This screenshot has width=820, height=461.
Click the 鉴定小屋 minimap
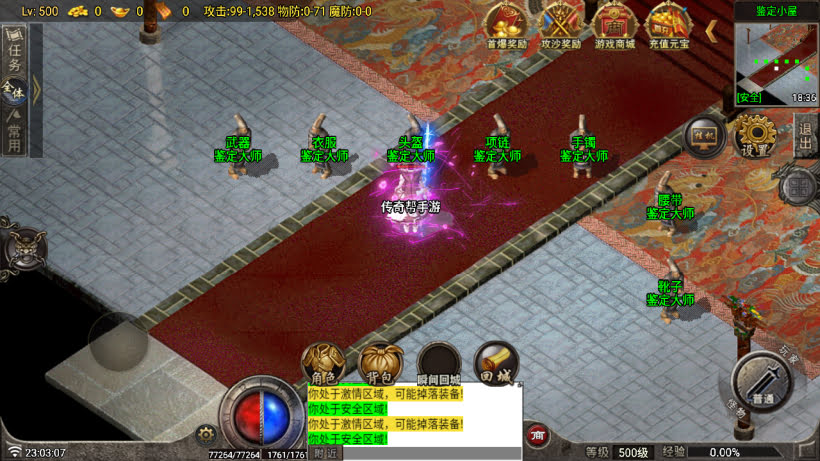pos(776,58)
